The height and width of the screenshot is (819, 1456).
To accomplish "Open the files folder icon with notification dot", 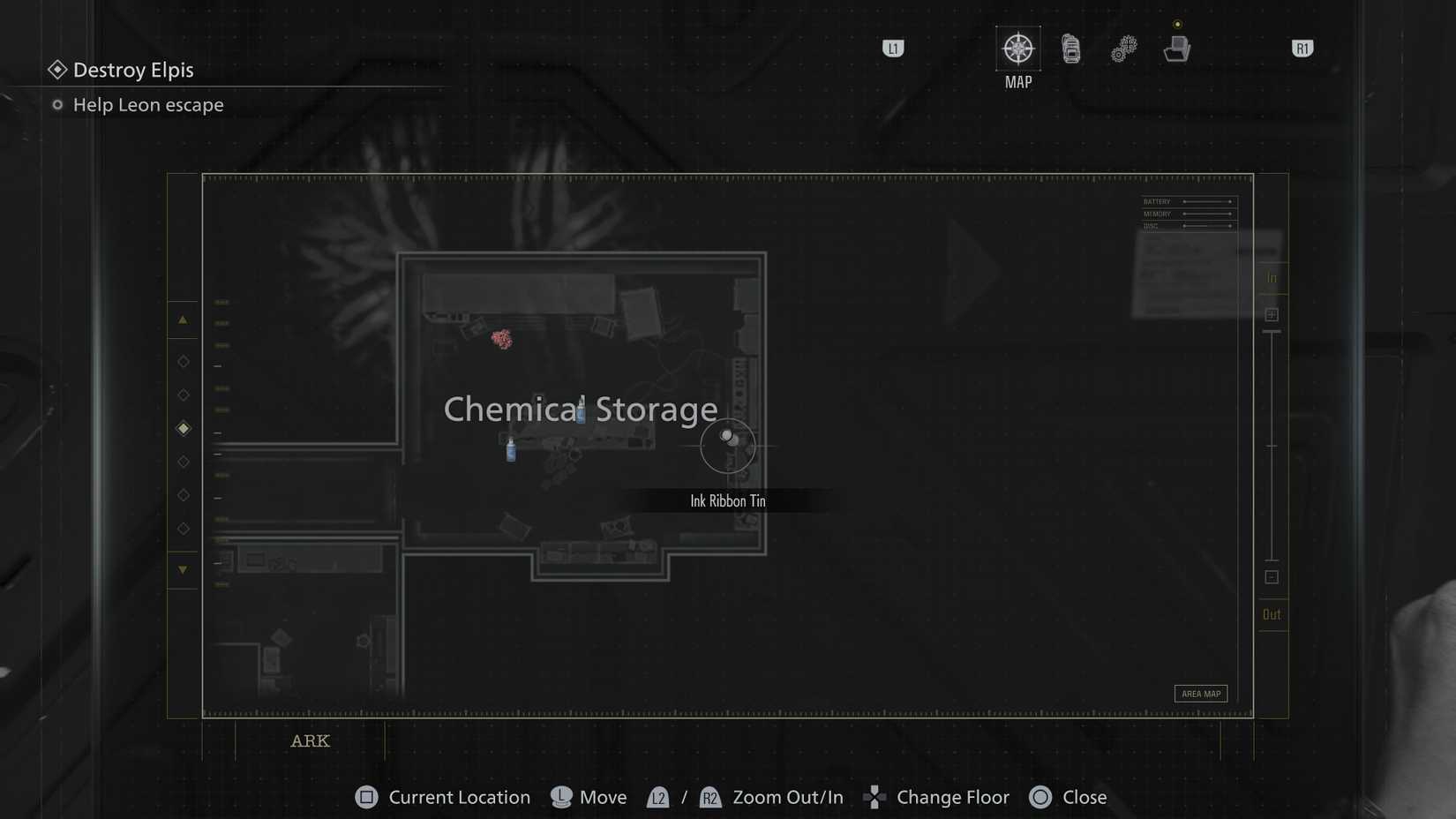I will [x=1177, y=50].
